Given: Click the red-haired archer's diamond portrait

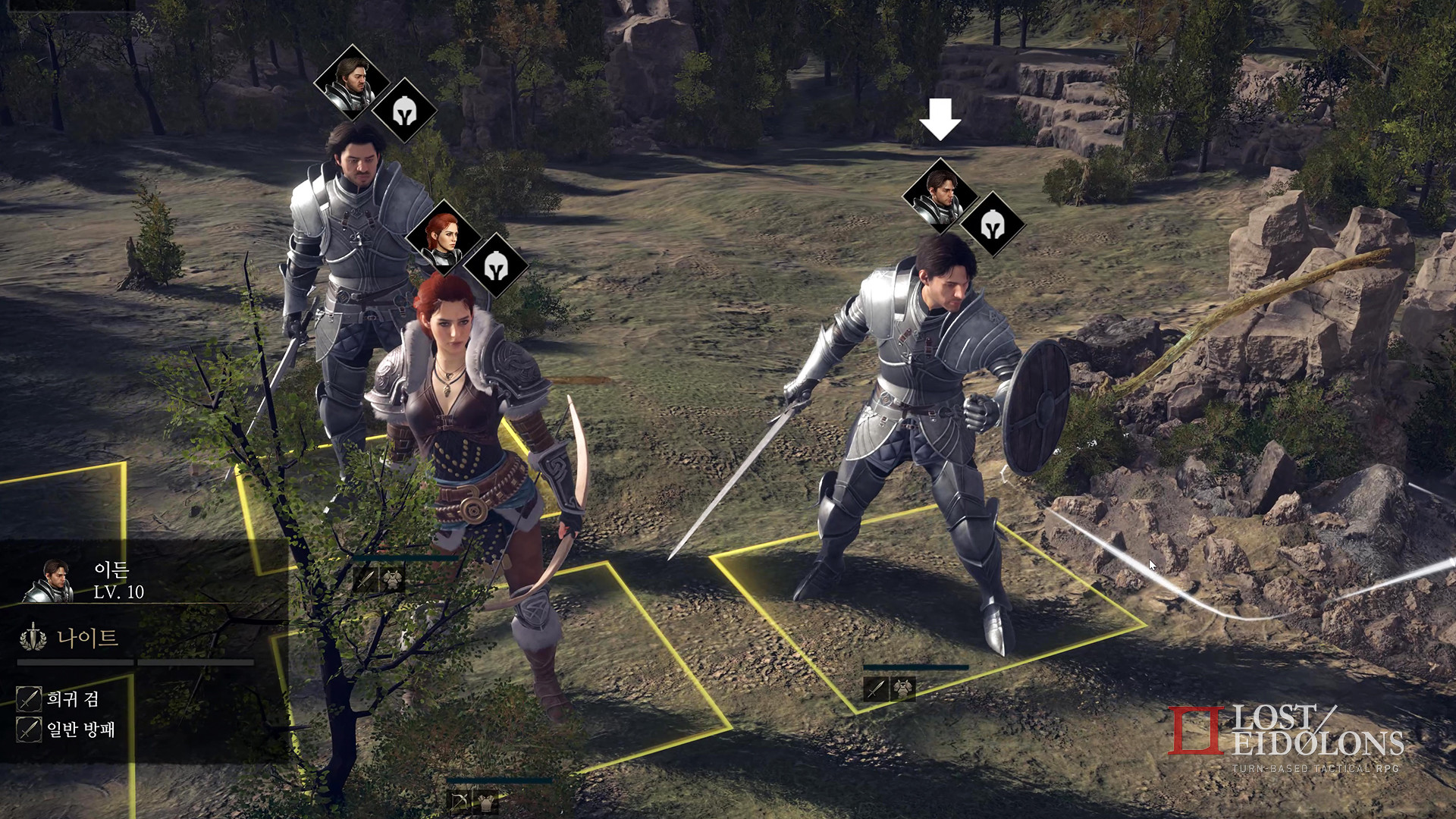Looking at the screenshot, I should point(446,238).
